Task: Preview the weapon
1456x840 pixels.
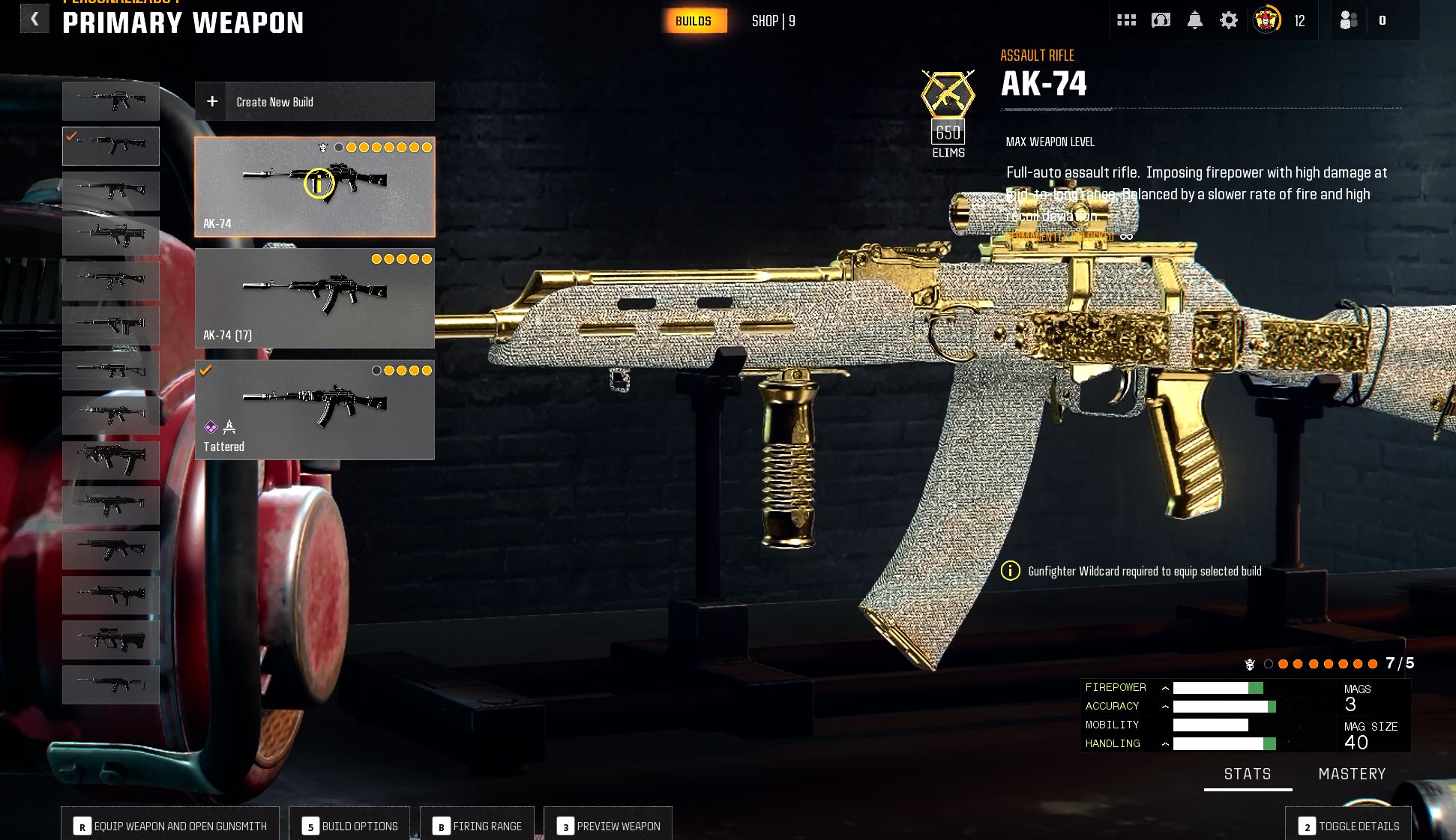Action: (x=608, y=826)
